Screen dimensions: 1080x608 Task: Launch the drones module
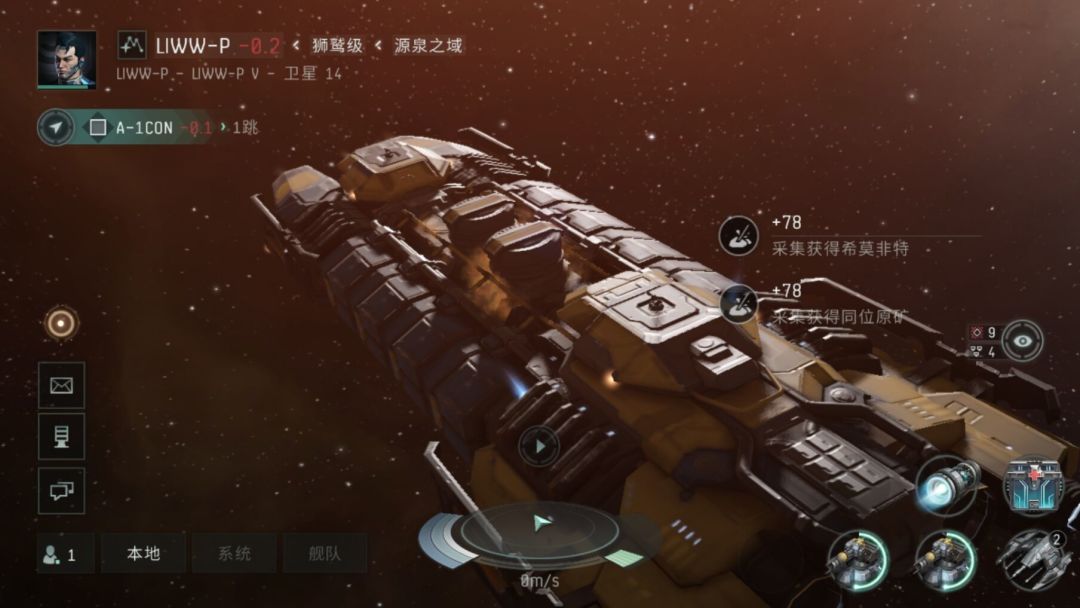pyautogui.click(x=1034, y=560)
